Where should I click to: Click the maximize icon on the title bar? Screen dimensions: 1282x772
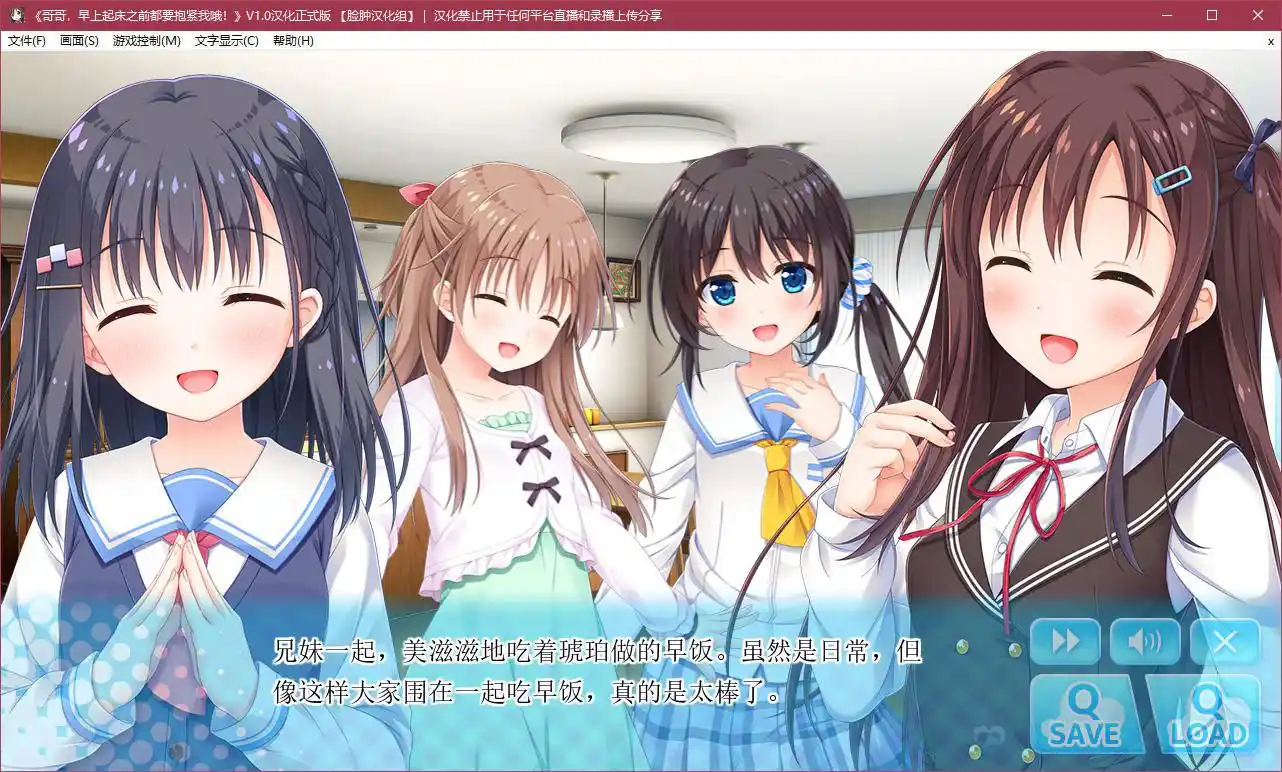[1210, 15]
